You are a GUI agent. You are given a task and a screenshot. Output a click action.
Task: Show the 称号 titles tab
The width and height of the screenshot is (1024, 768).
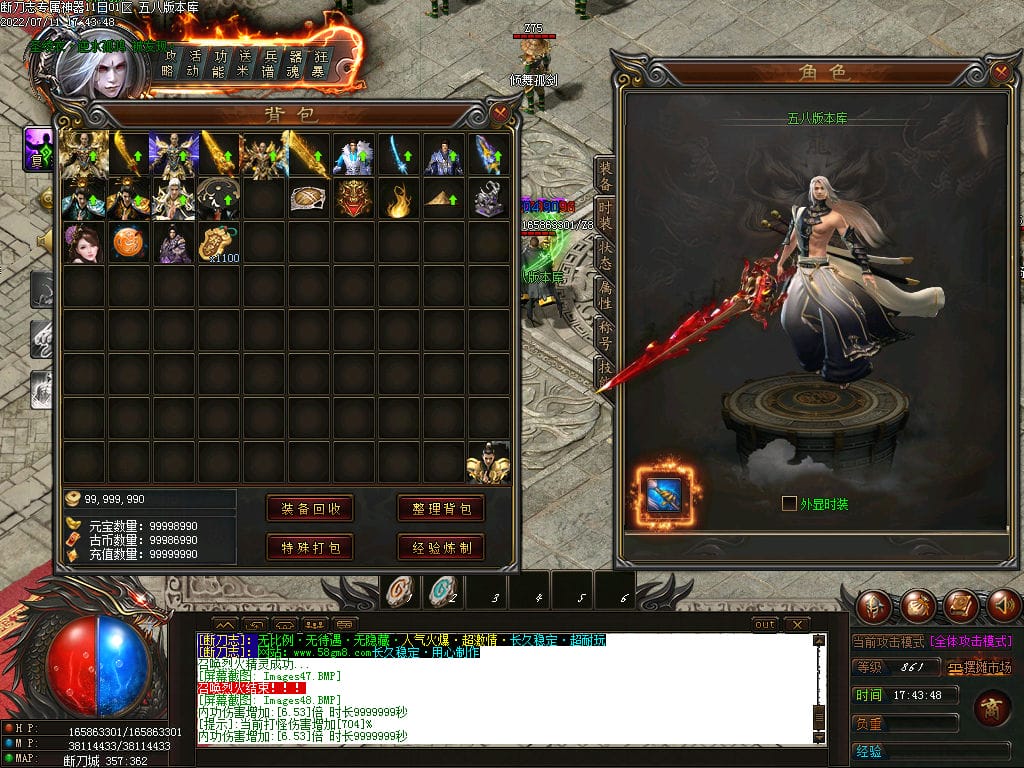pos(605,333)
